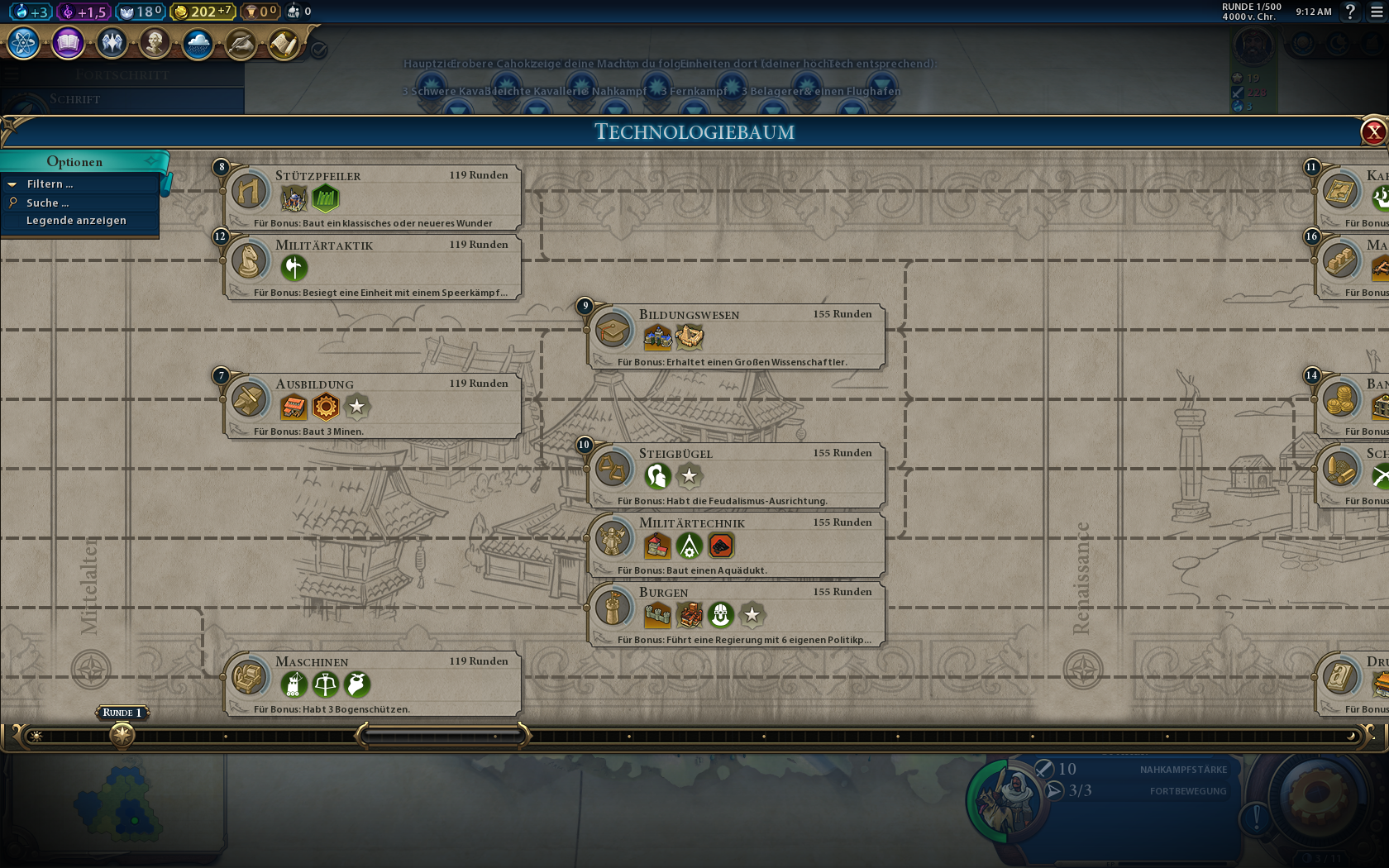The width and height of the screenshot is (1389, 868).
Task: Click the tech tree horizontal scrollbar thumb
Action: (442, 735)
